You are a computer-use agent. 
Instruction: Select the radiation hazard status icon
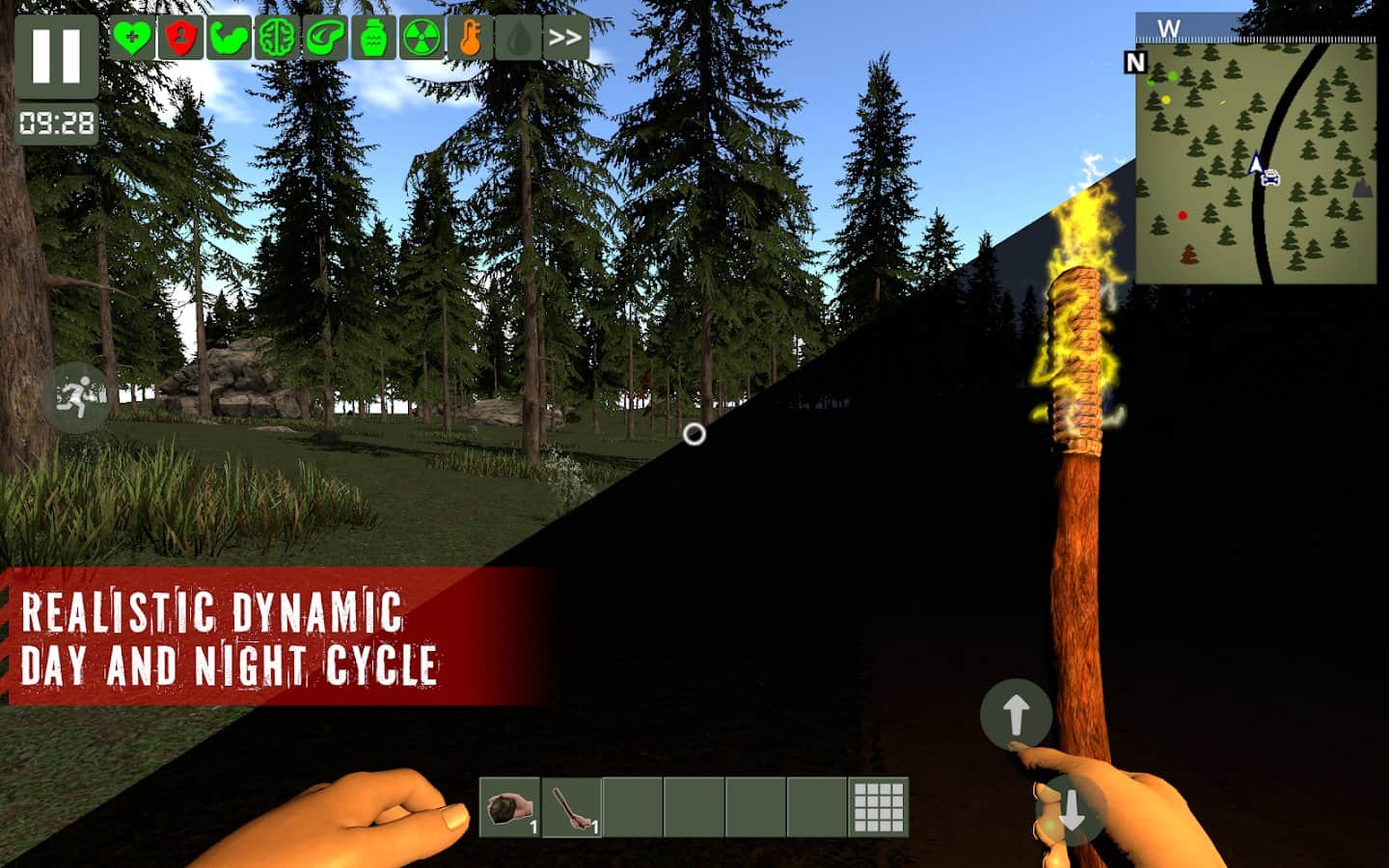[422, 39]
